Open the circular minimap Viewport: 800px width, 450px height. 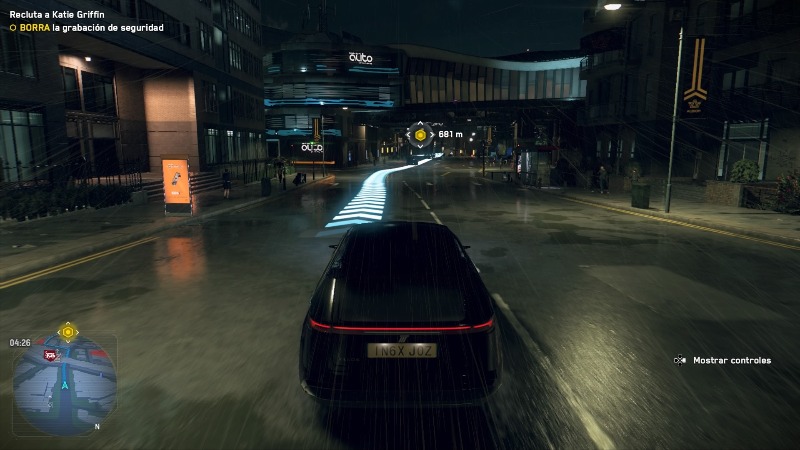(x=65, y=385)
